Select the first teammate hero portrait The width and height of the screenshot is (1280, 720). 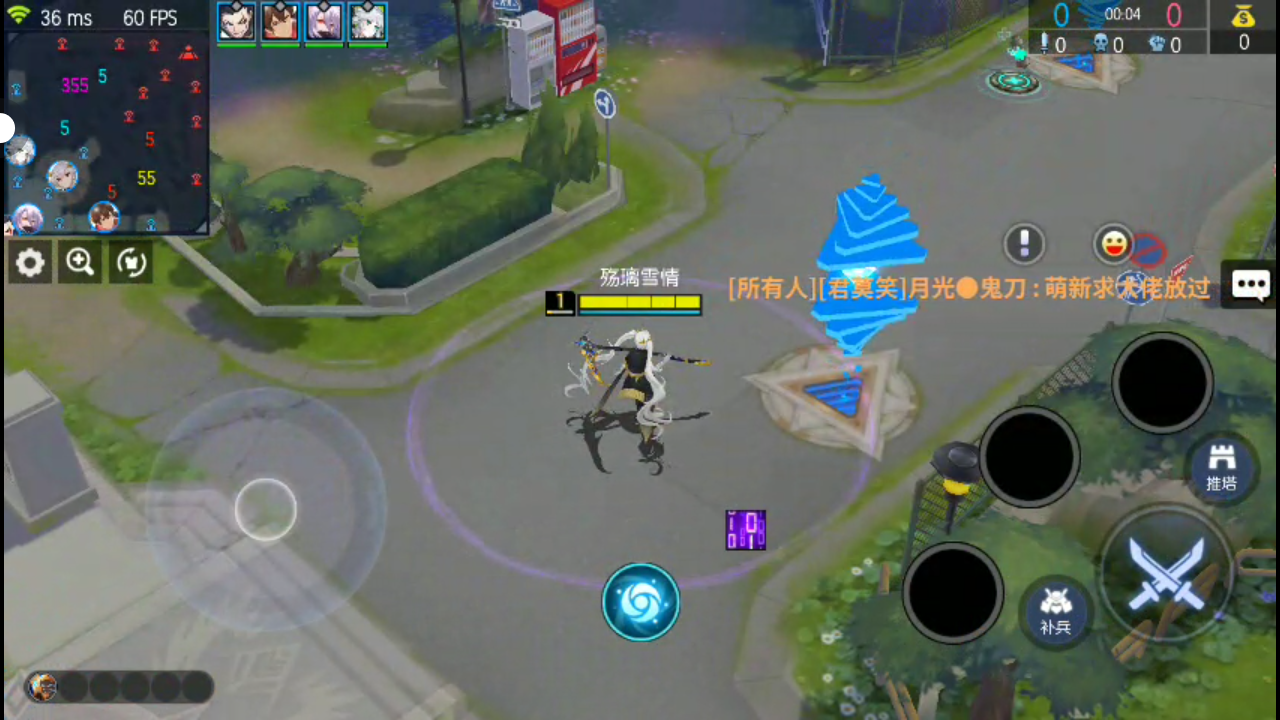[236, 21]
